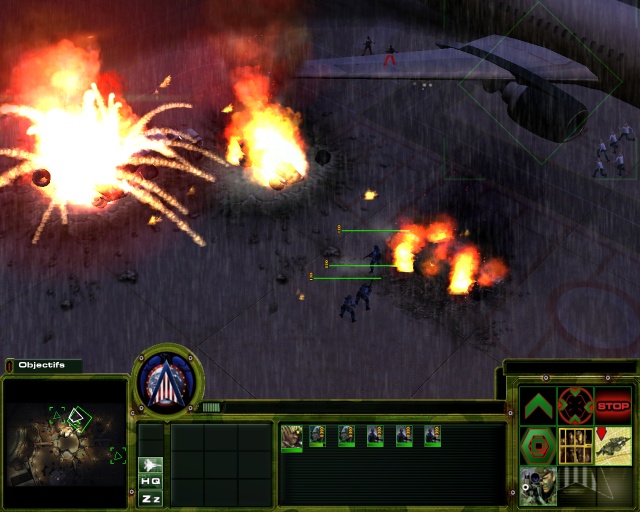The width and height of the screenshot is (640, 512).
Task: Activate the red crosshair attack command
Action: click(575, 406)
